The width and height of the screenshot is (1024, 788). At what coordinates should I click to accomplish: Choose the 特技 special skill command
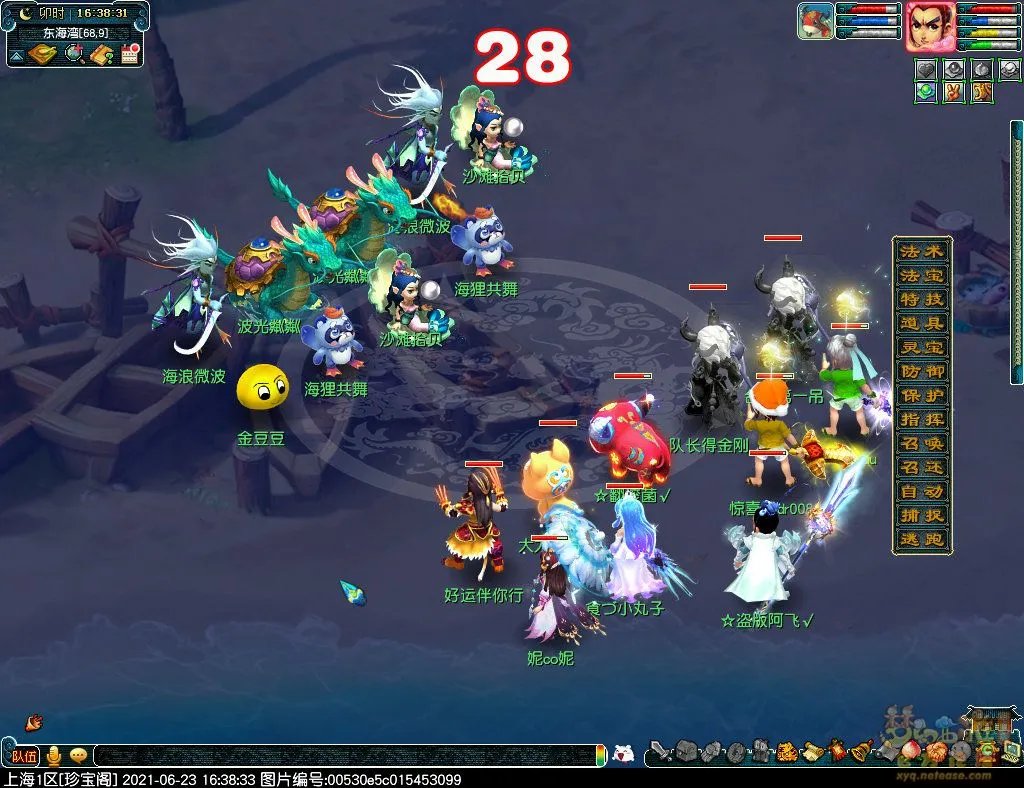point(921,299)
